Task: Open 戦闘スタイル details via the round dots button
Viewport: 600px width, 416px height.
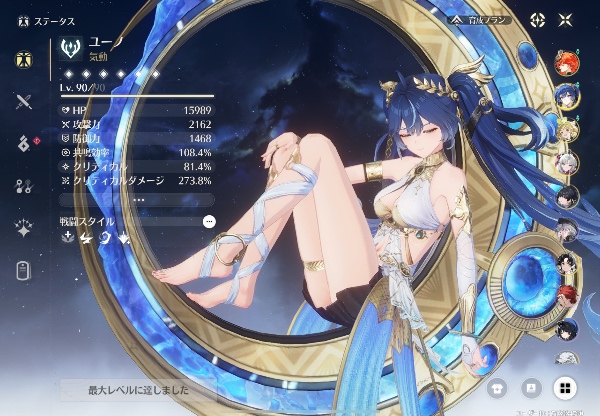Action: point(208,221)
